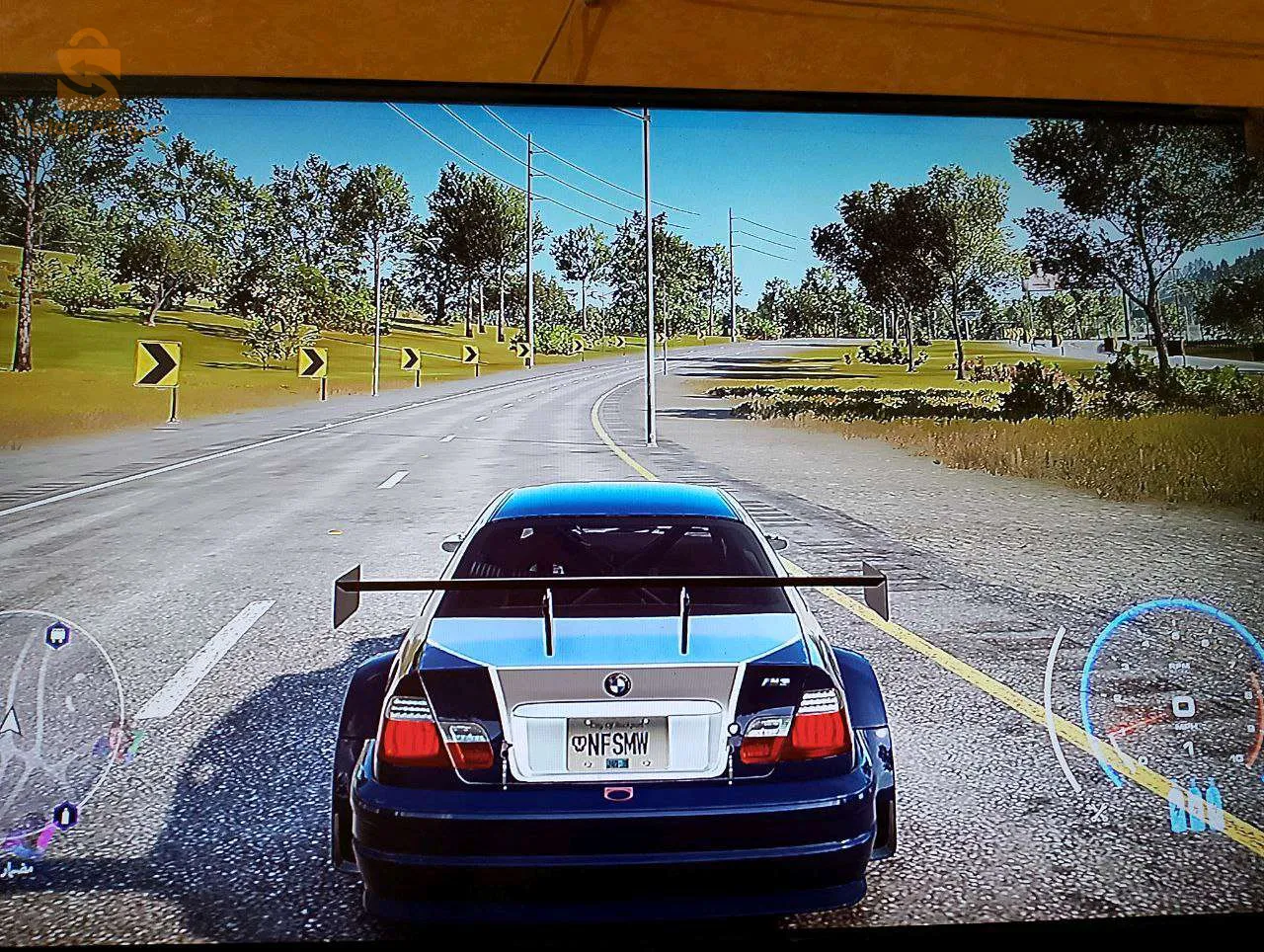Click the percentage symbol near the gauge
Image resolution: width=1264 pixels, height=952 pixels.
click(1099, 813)
